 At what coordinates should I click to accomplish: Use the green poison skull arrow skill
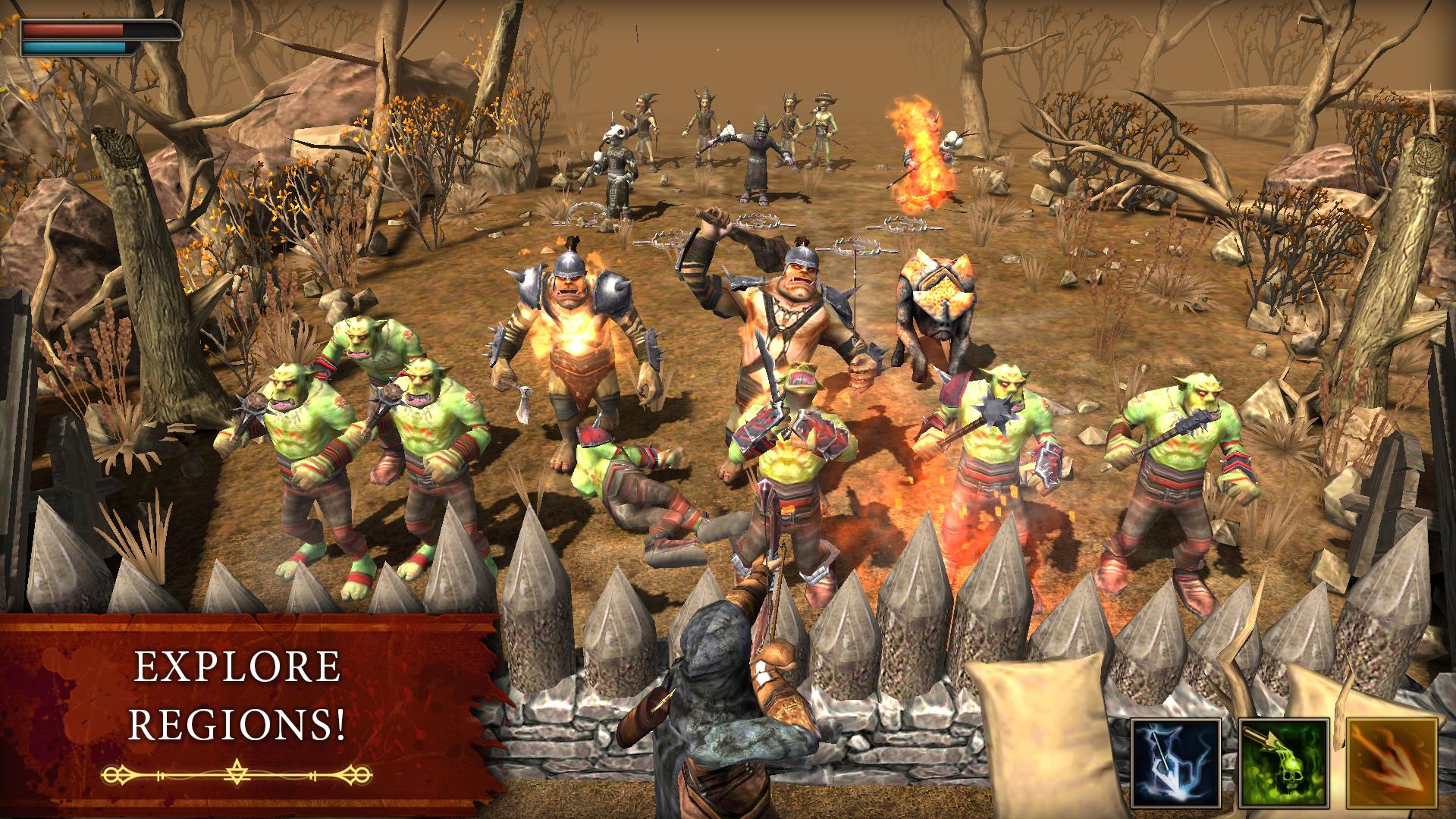(1285, 763)
